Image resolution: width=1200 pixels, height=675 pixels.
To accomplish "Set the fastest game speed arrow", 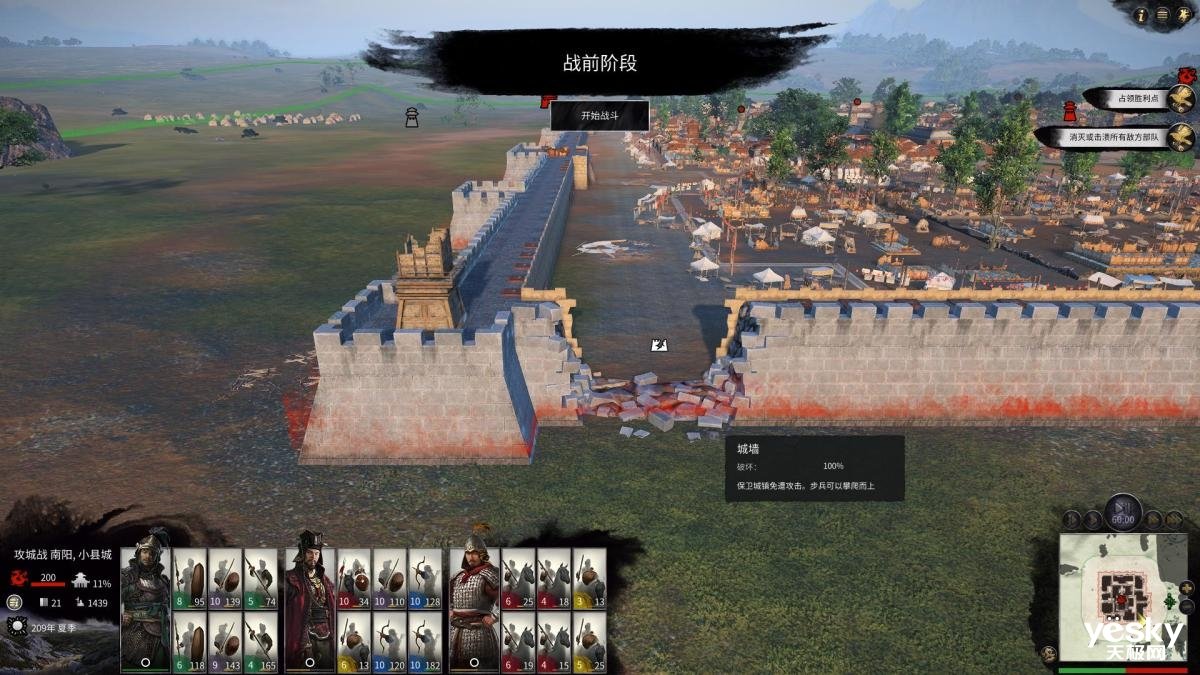I will 1174,519.
